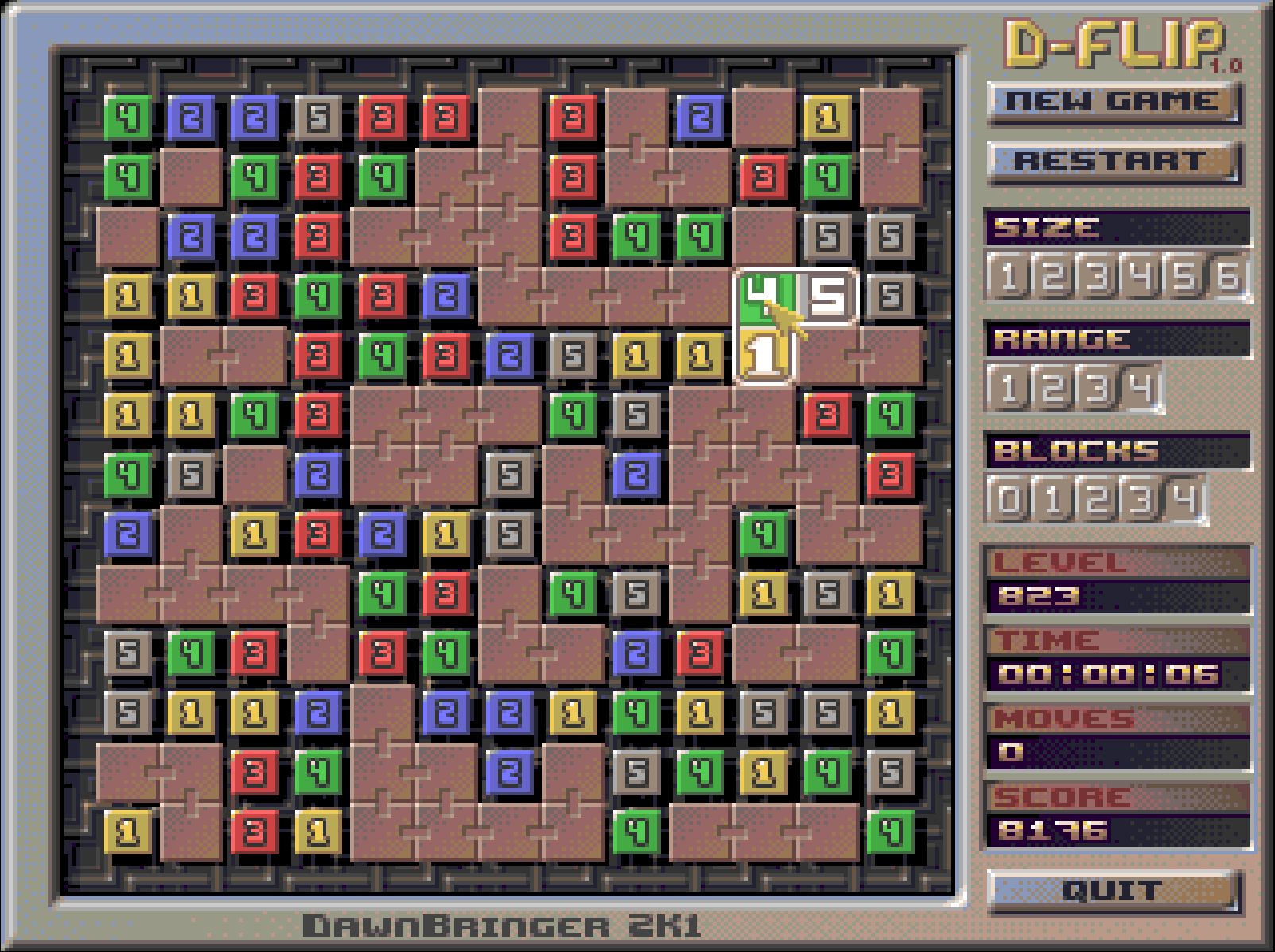
Task: Set board size to 1
Action: tap(1009, 278)
